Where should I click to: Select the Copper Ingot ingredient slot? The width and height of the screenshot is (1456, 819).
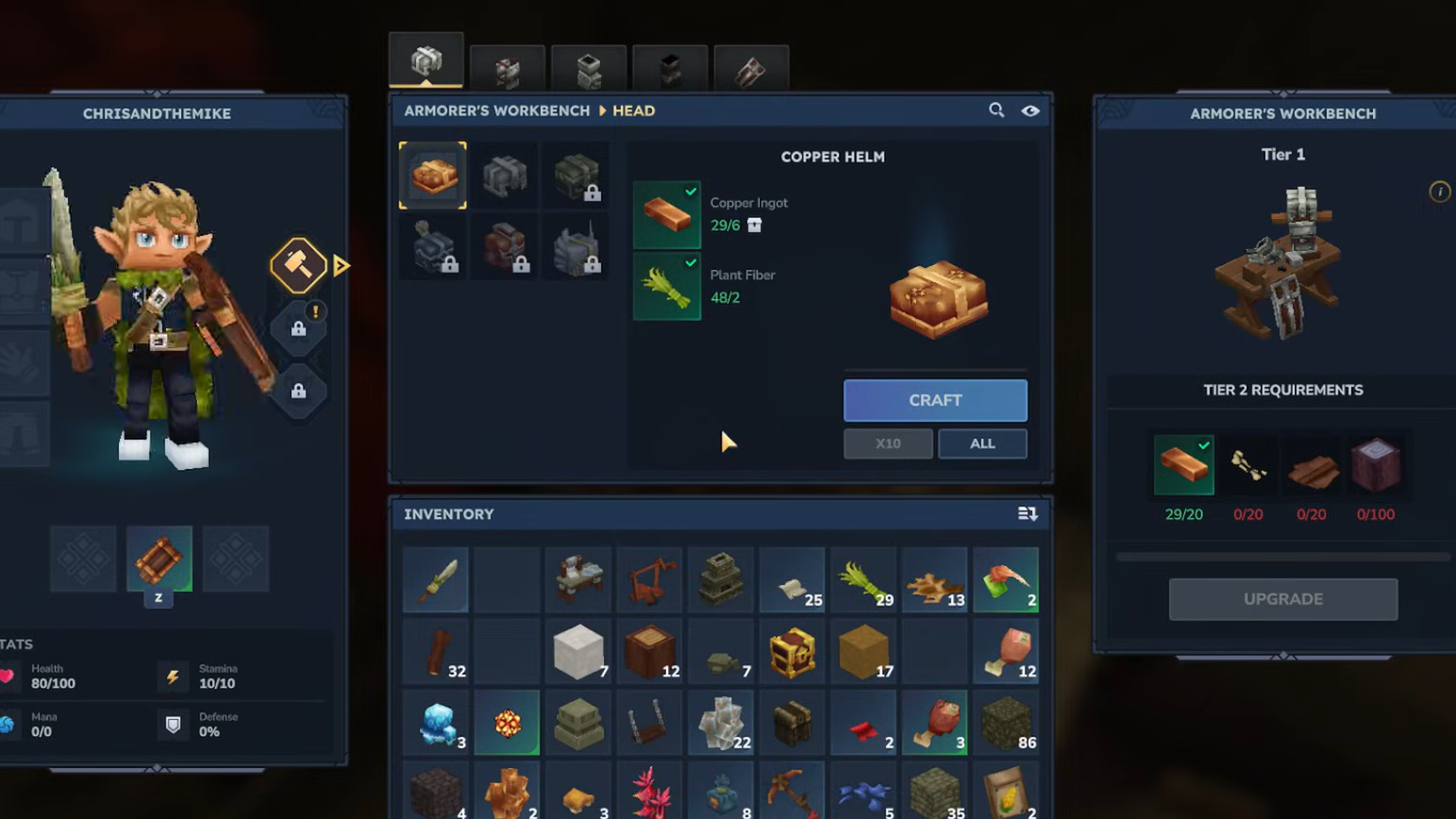(x=666, y=214)
